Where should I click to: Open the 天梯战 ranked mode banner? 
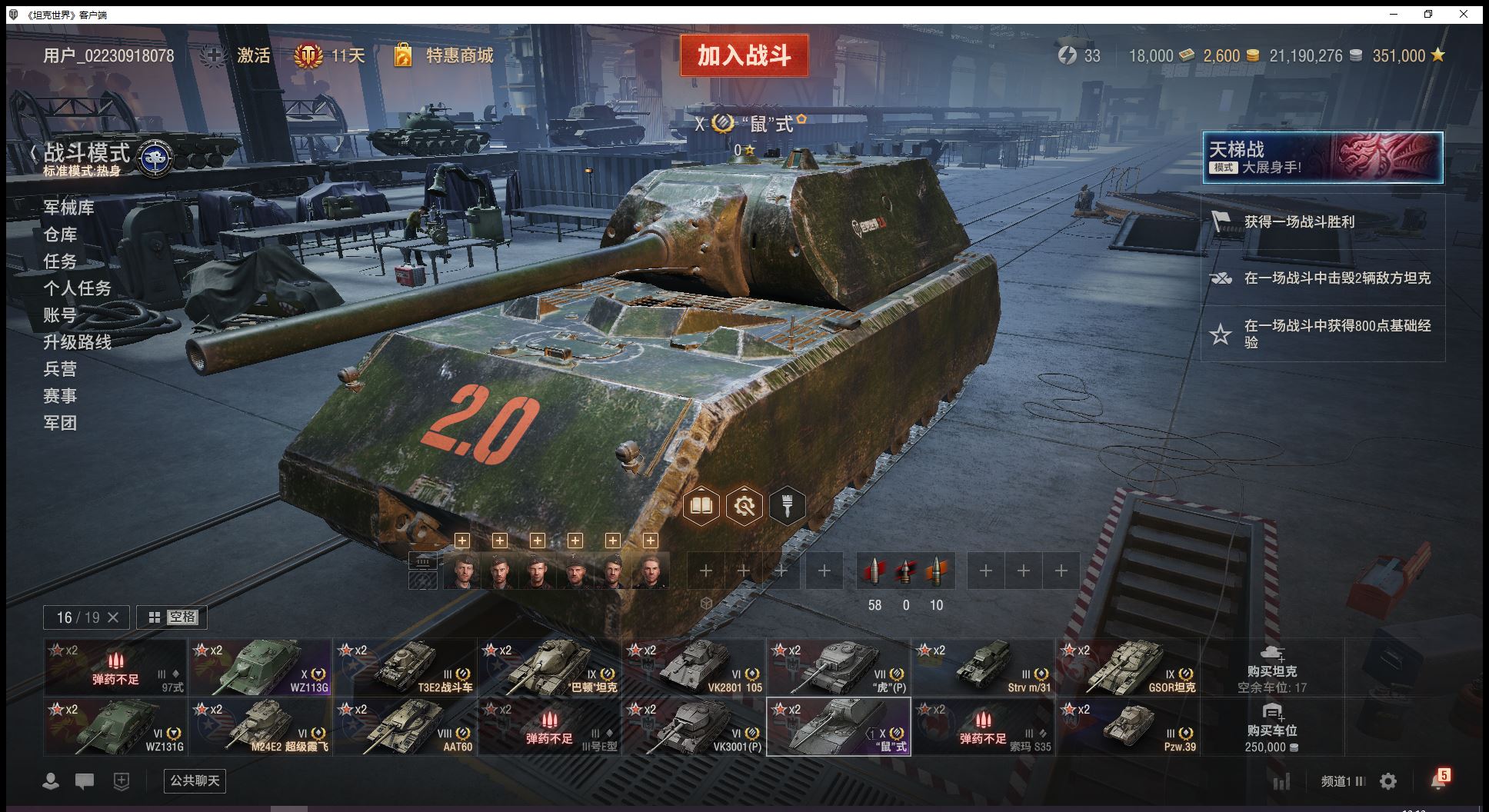pyautogui.click(x=1322, y=158)
